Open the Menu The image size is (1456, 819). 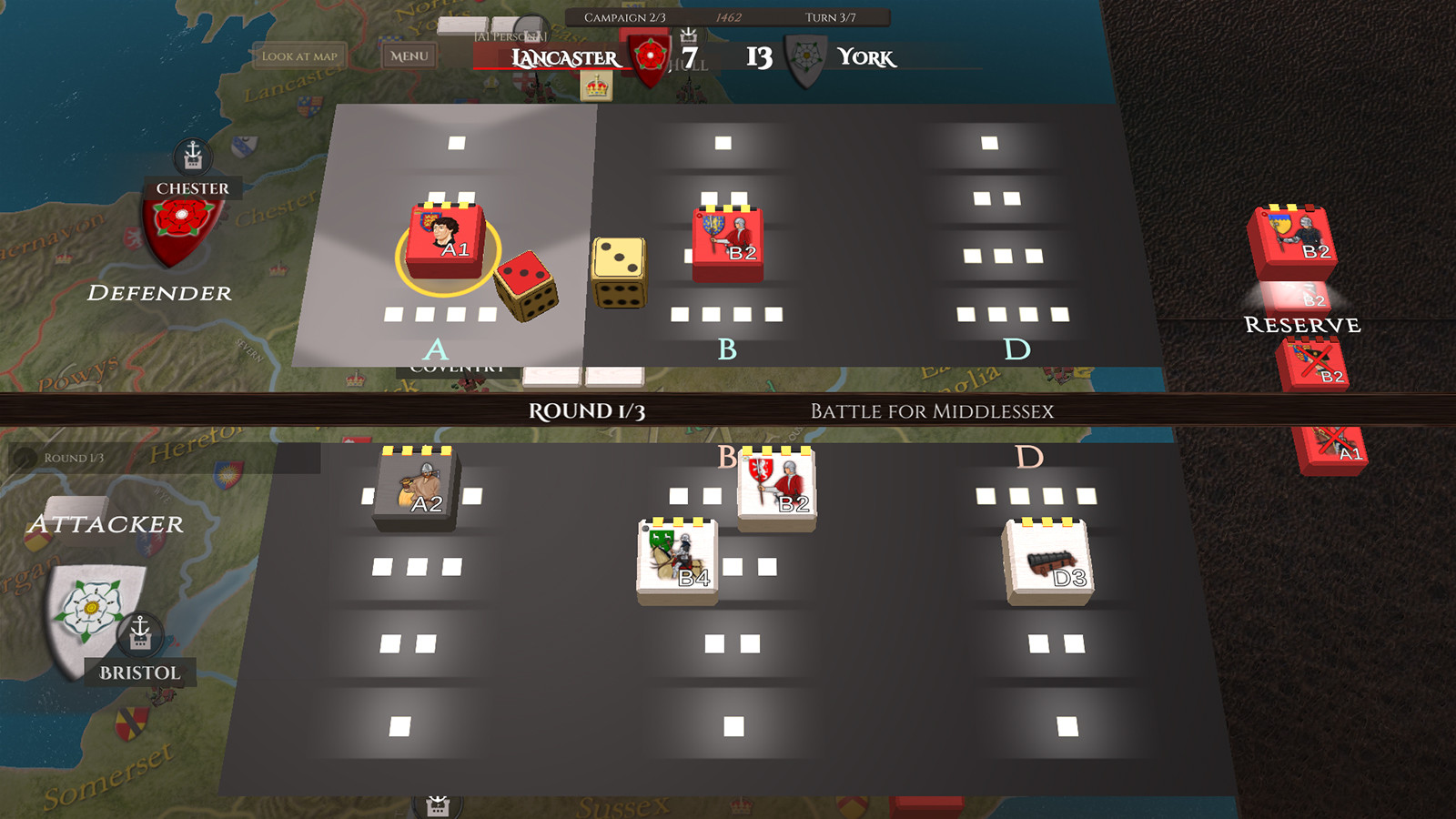pyautogui.click(x=409, y=56)
